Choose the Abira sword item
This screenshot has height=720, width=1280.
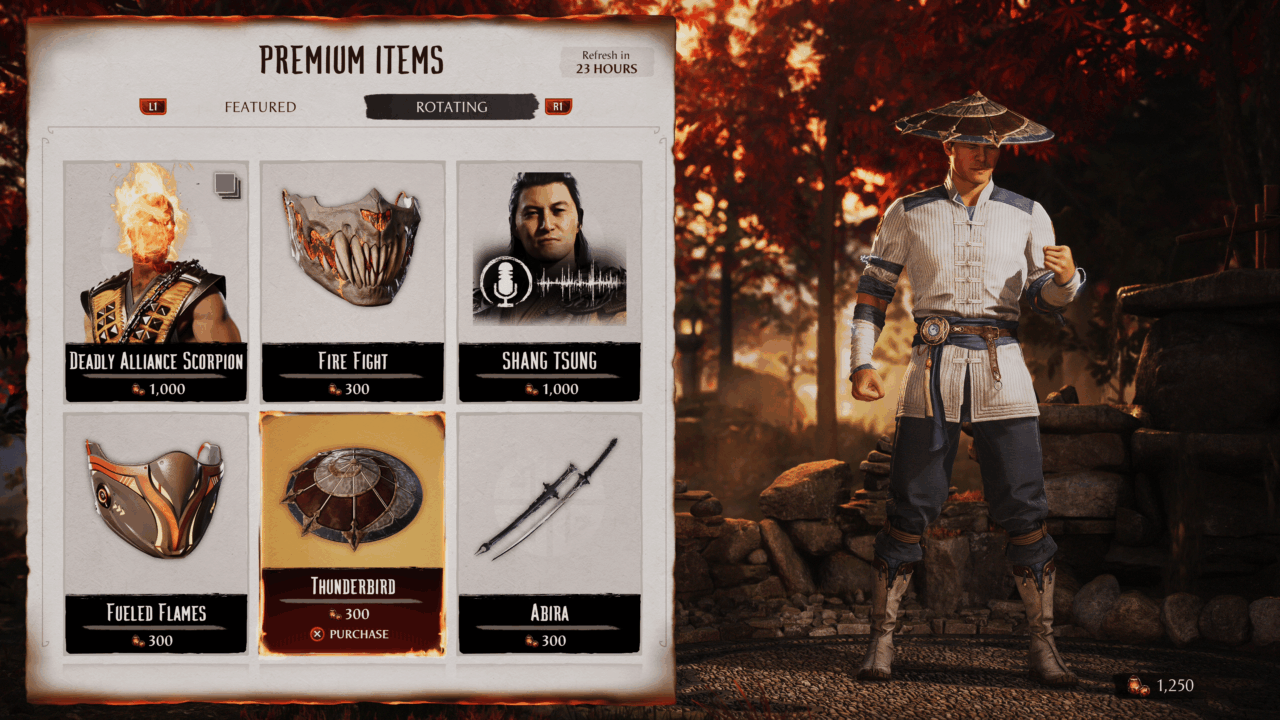(x=549, y=532)
